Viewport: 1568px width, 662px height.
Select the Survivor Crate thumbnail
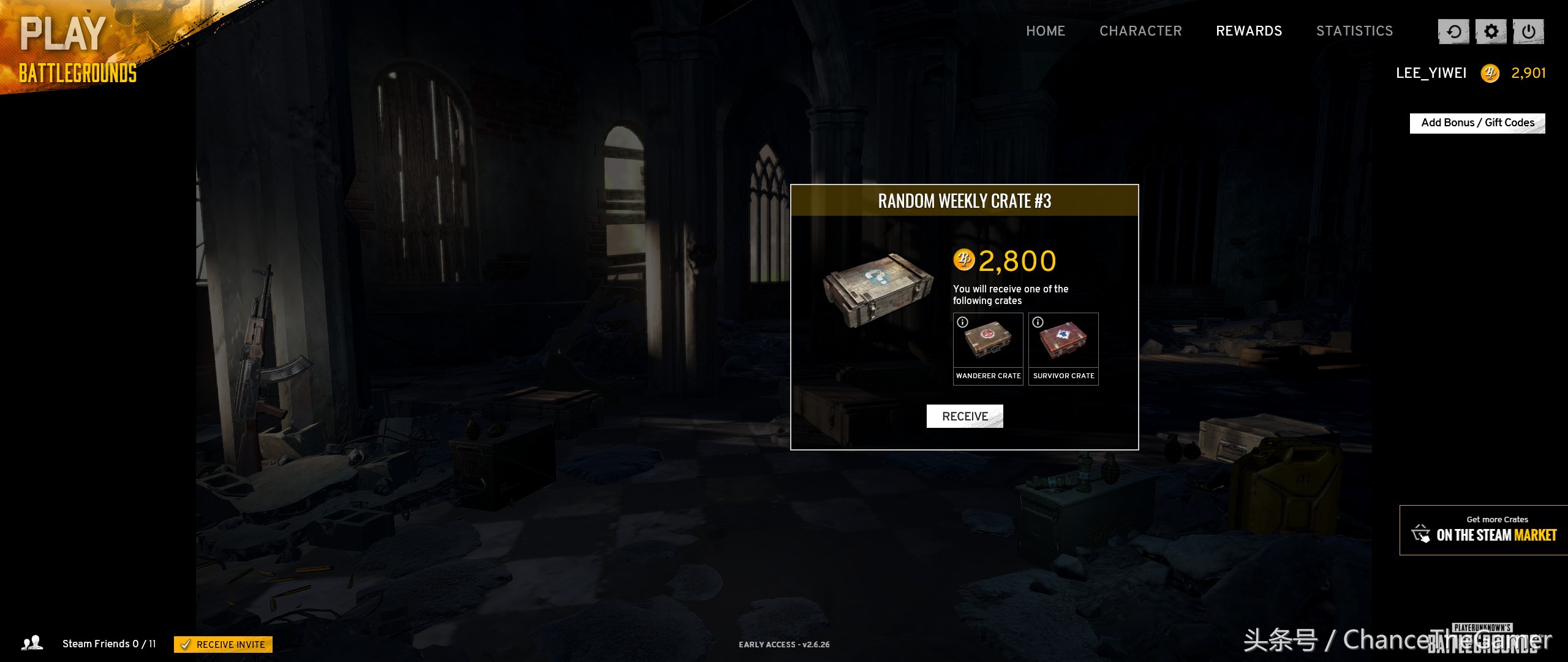[x=1063, y=342]
